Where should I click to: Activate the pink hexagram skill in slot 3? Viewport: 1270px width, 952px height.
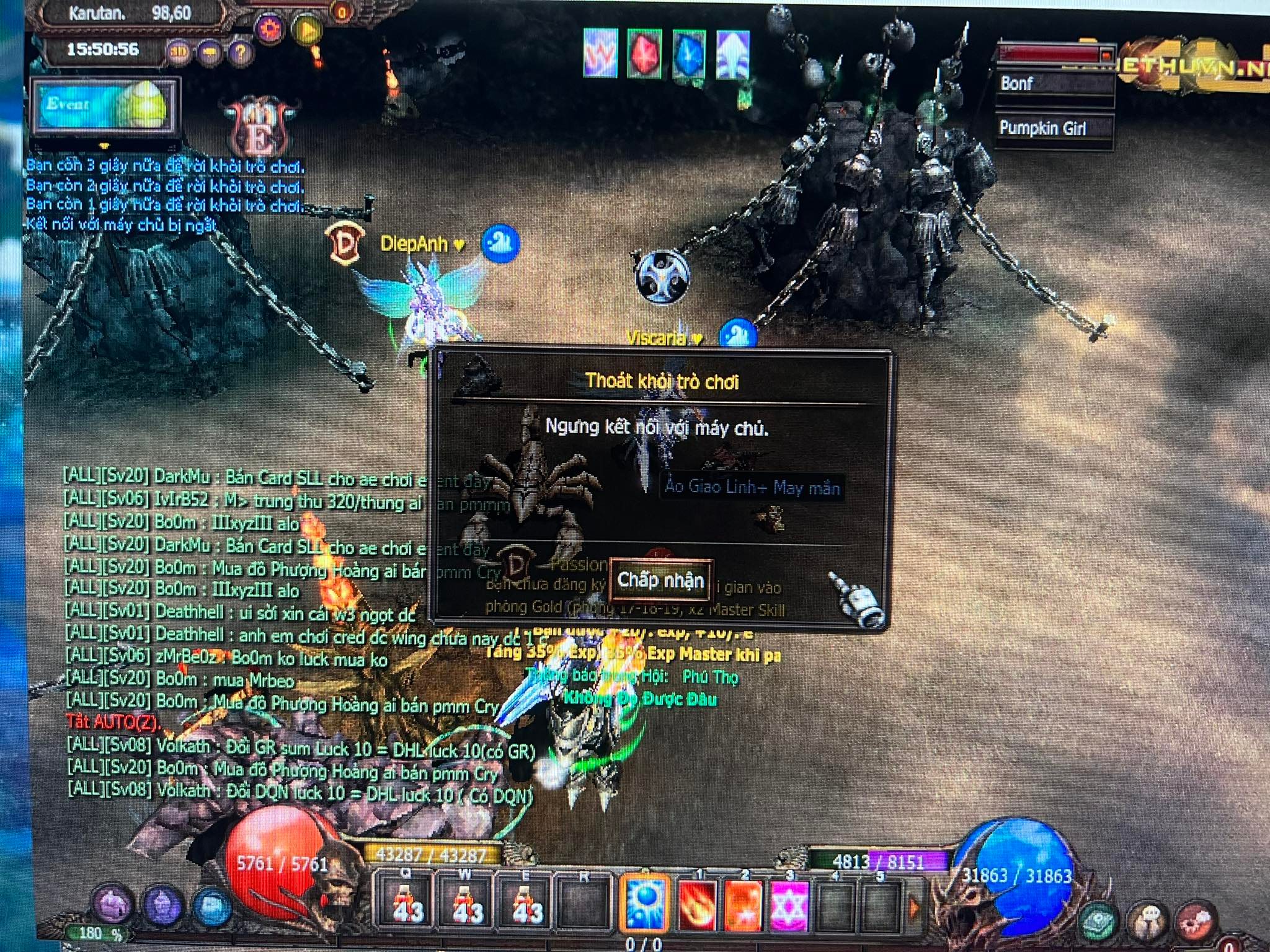(x=789, y=905)
